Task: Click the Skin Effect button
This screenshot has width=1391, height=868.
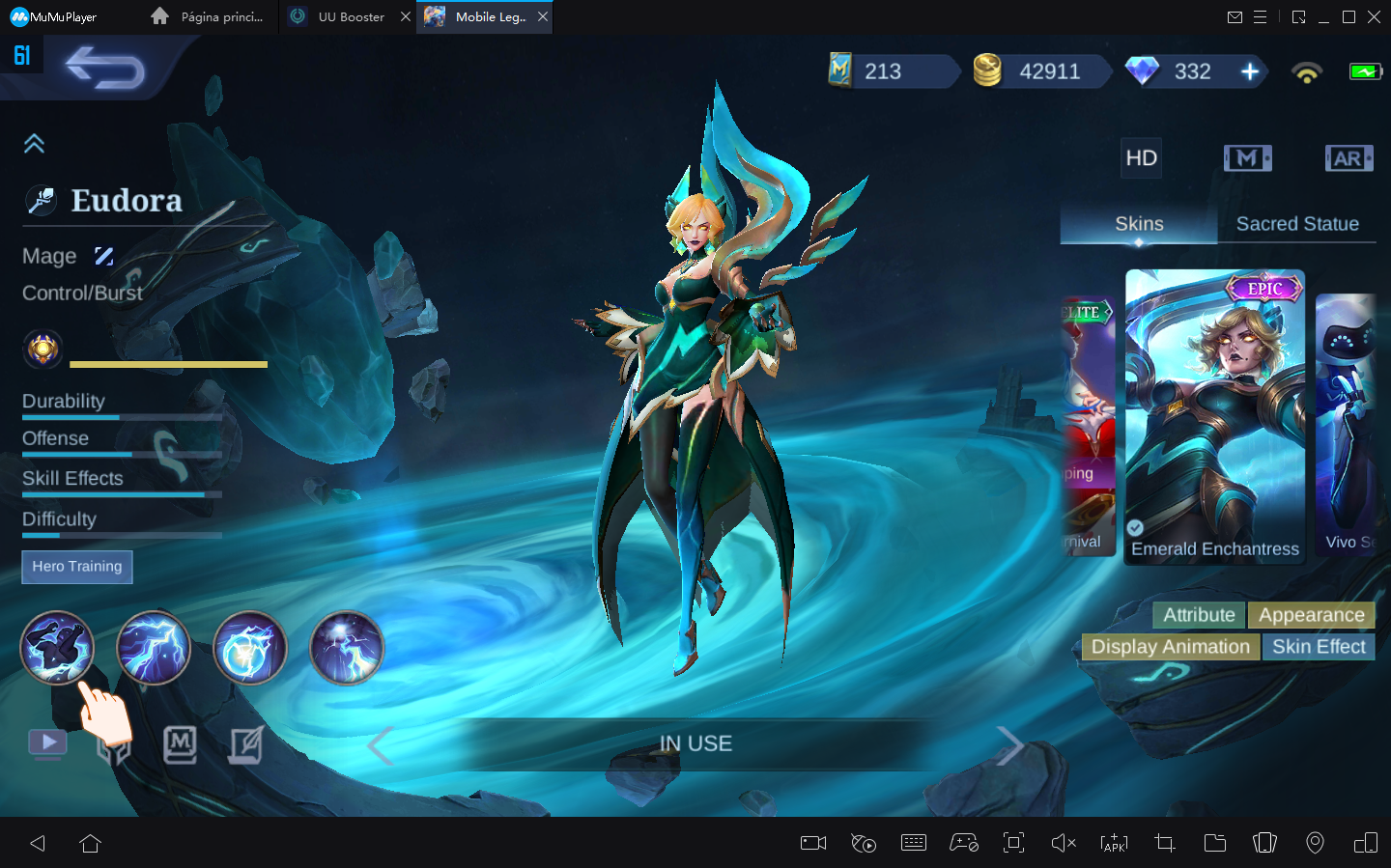Action: [x=1319, y=647]
